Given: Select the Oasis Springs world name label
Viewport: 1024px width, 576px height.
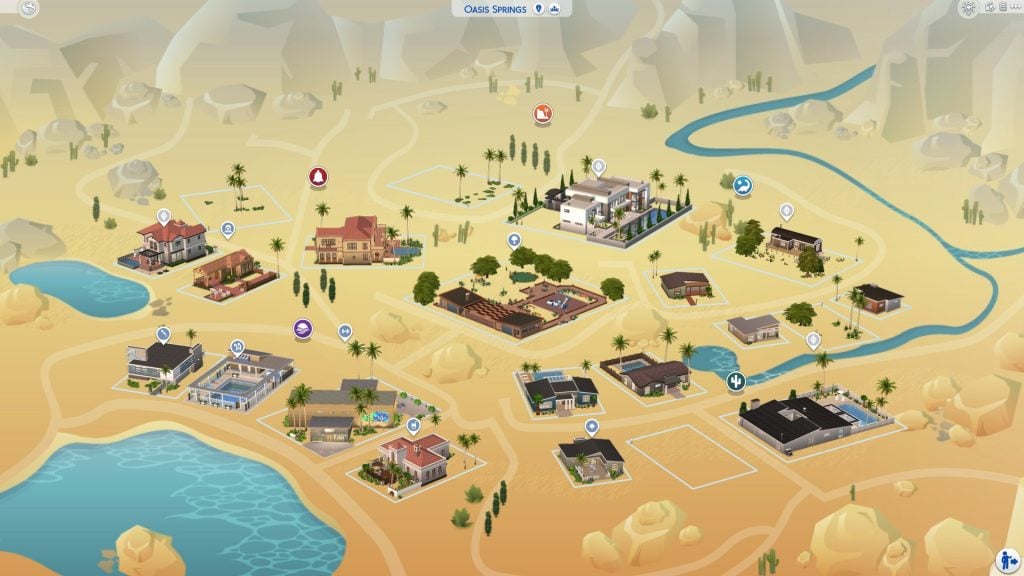Looking at the screenshot, I should pyautogui.click(x=493, y=9).
